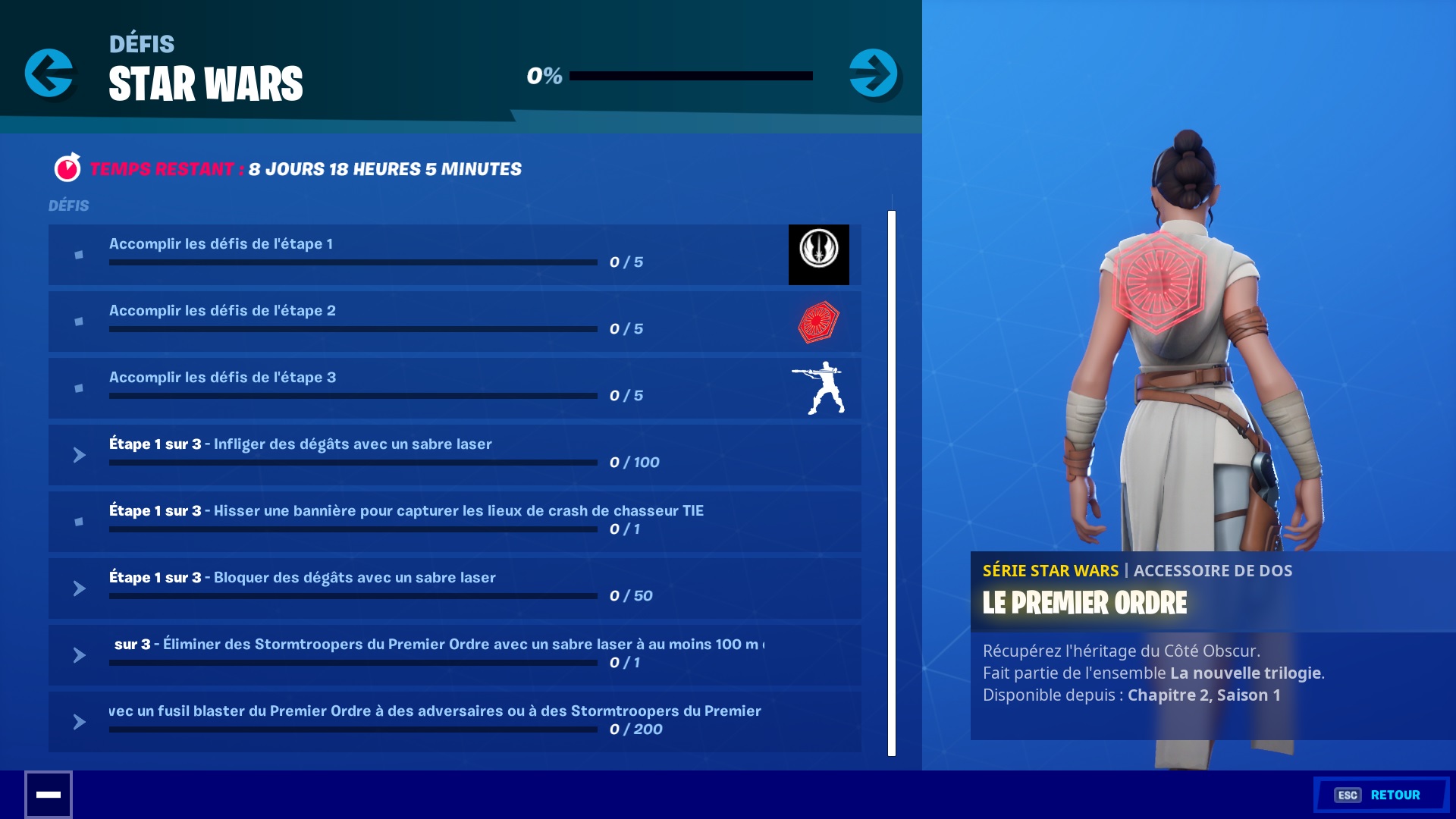The height and width of the screenshot is (819, 1456).
Task: Click the Jedi Order emblem on étape 1 row
Action: [818, 255]
